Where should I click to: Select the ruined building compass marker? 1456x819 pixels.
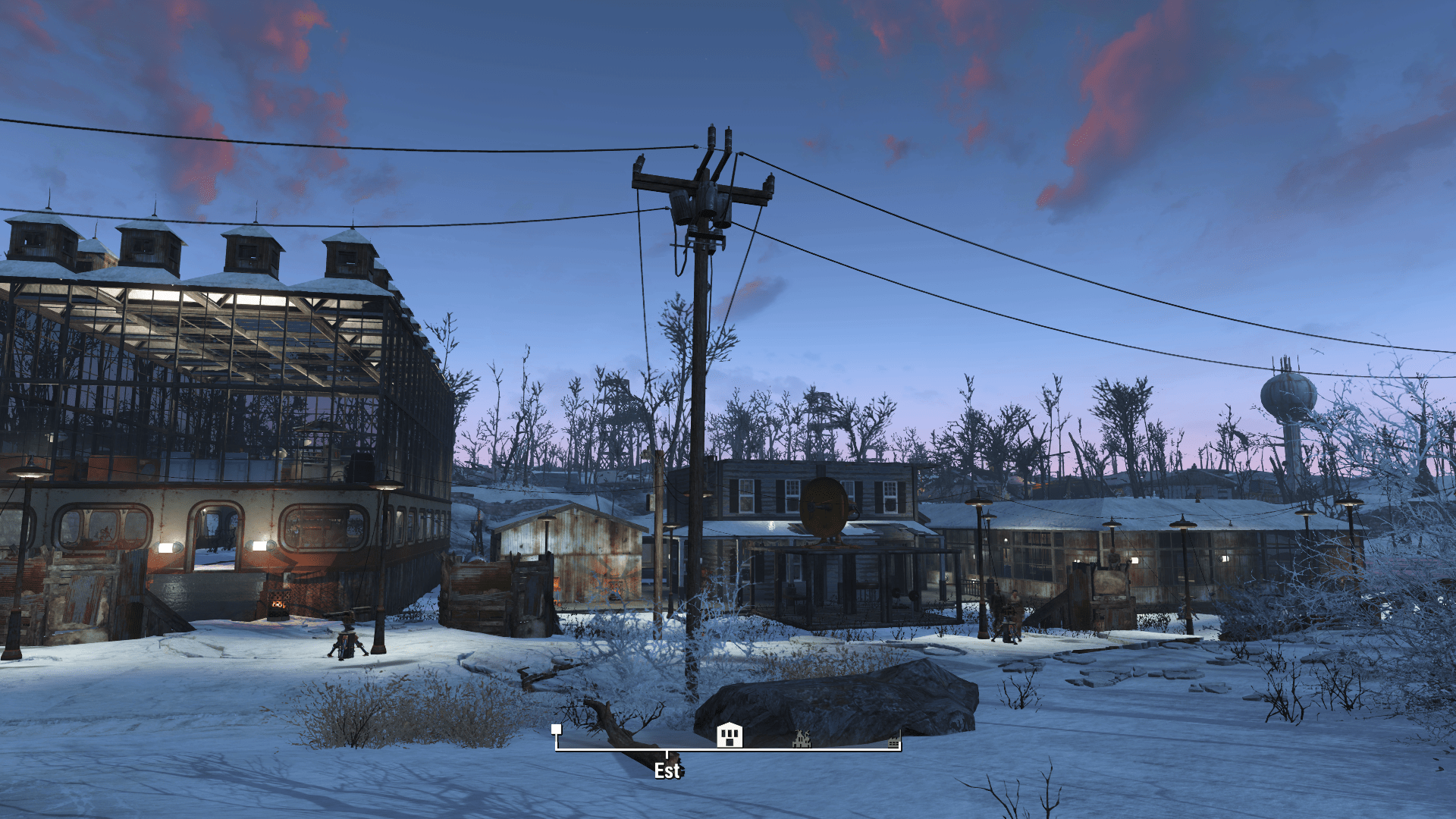coord(802,739)
